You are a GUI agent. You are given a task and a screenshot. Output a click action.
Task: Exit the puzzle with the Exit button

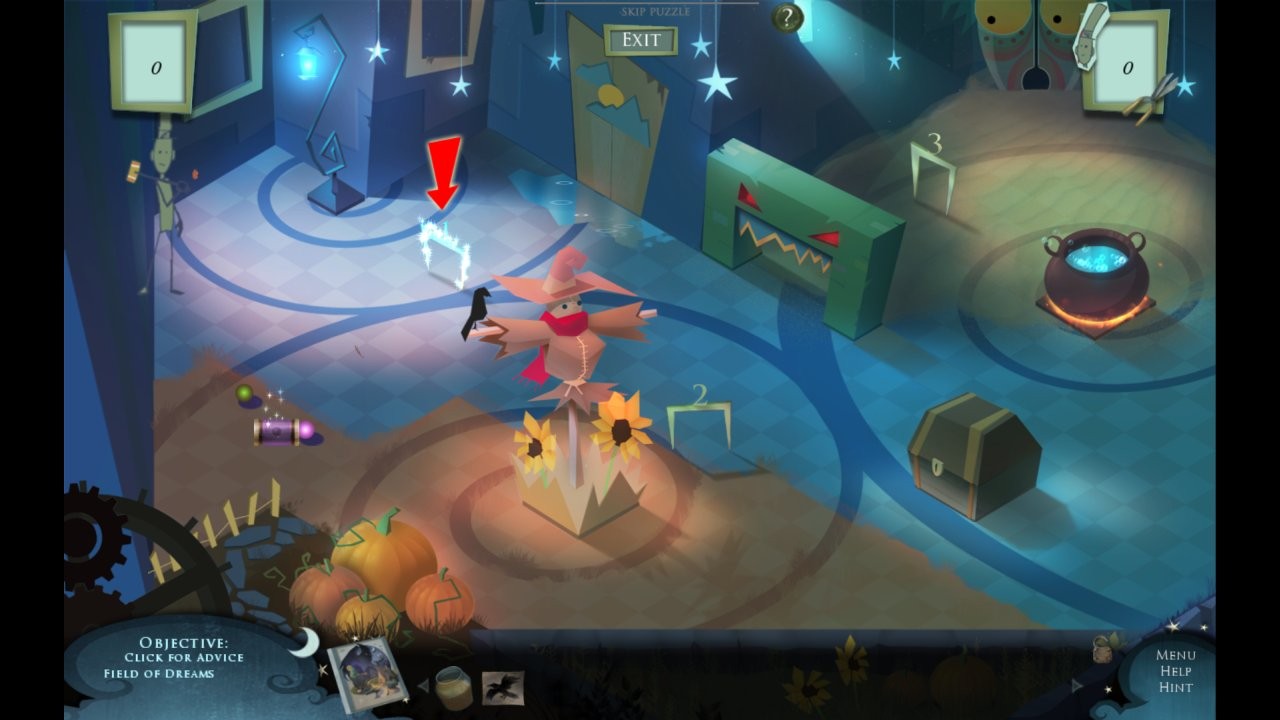(x=641, y=40)
